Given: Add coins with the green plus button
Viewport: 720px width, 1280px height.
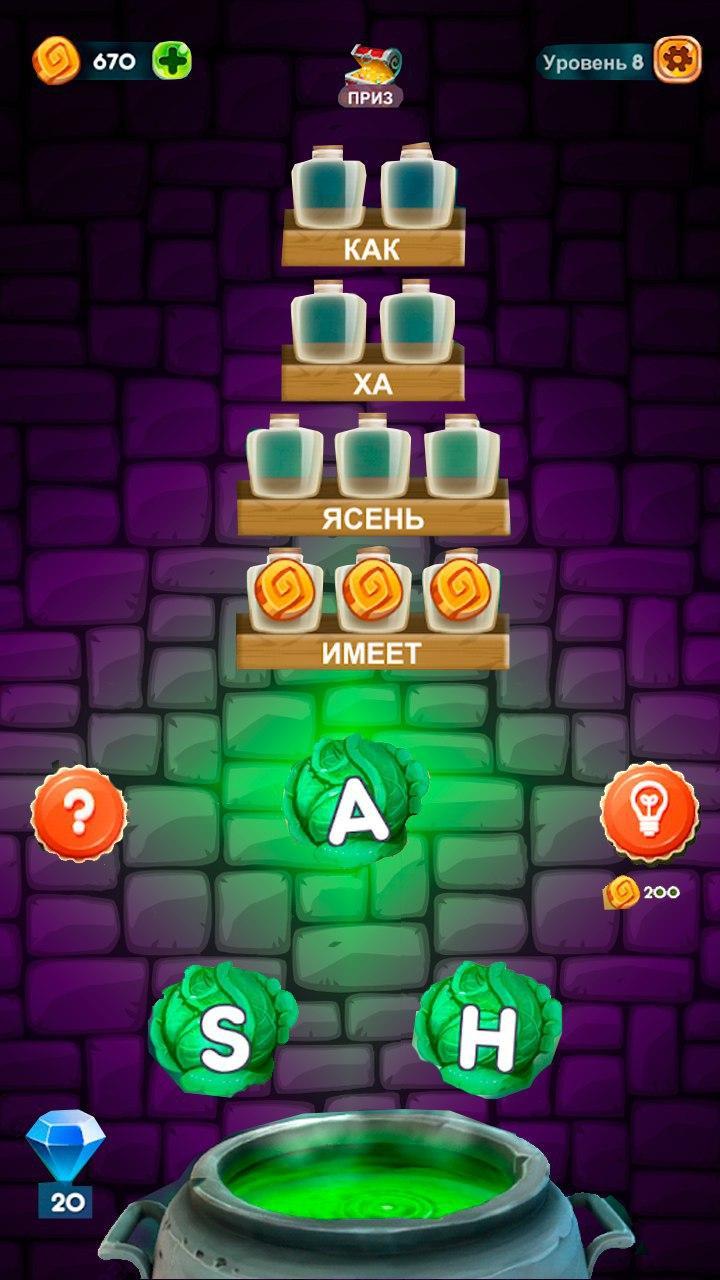Looking at the screenshot, I should 171,61.
